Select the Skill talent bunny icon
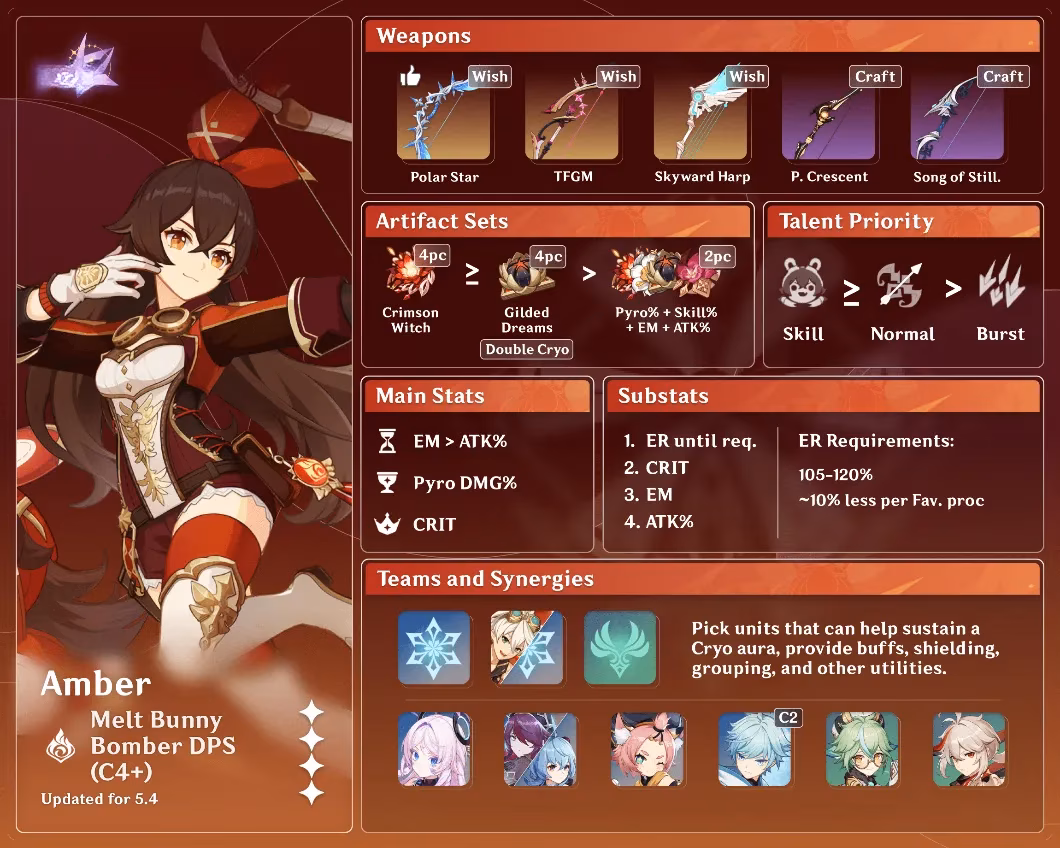1060x848 pixels. tap(803, 287)
